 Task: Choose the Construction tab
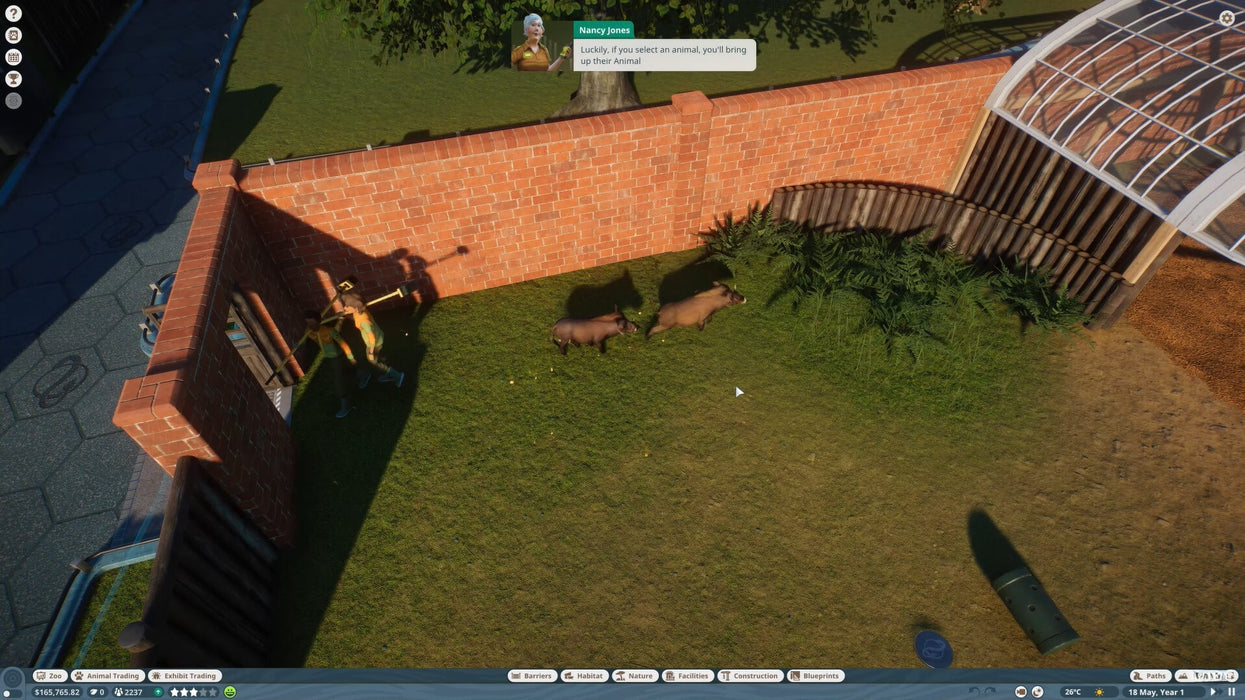tap(750, 676)
